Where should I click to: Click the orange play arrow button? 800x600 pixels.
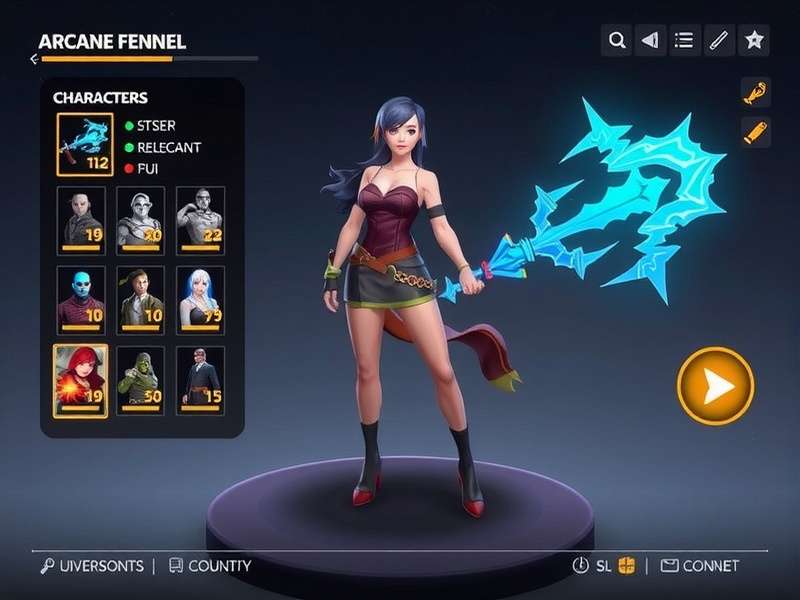tap(715, 386)
